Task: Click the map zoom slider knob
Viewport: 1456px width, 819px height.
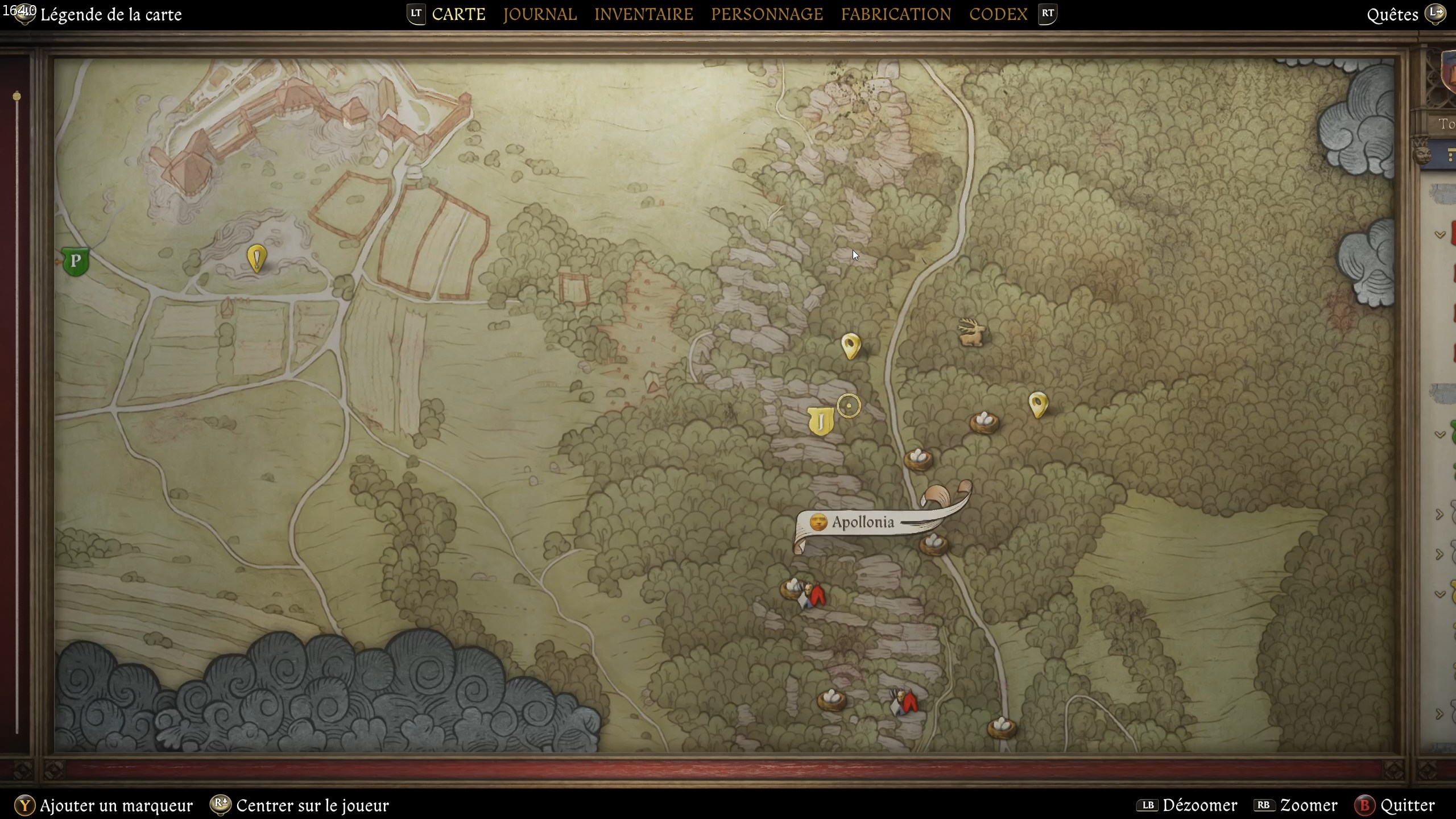Action: tap(17, 96)
